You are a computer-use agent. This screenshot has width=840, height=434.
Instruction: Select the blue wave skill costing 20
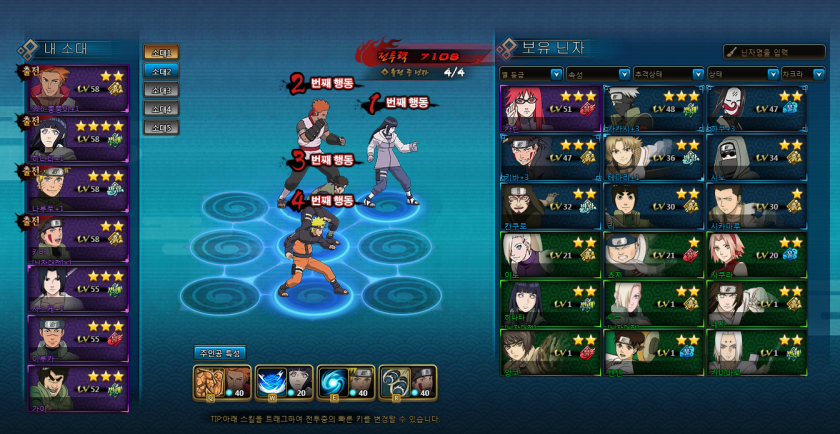tap(283, 383)
